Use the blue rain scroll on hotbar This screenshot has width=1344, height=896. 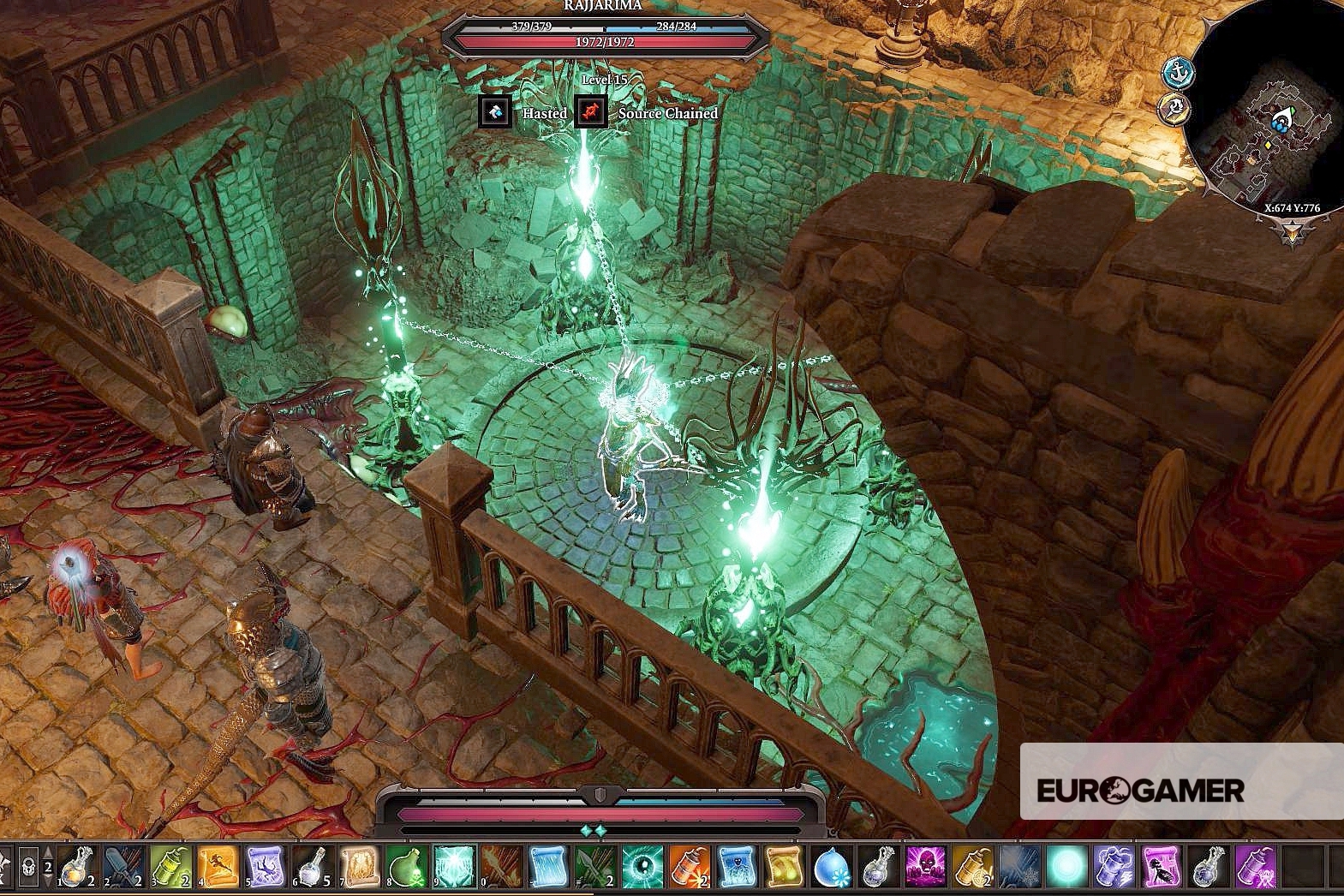point(548,867)
